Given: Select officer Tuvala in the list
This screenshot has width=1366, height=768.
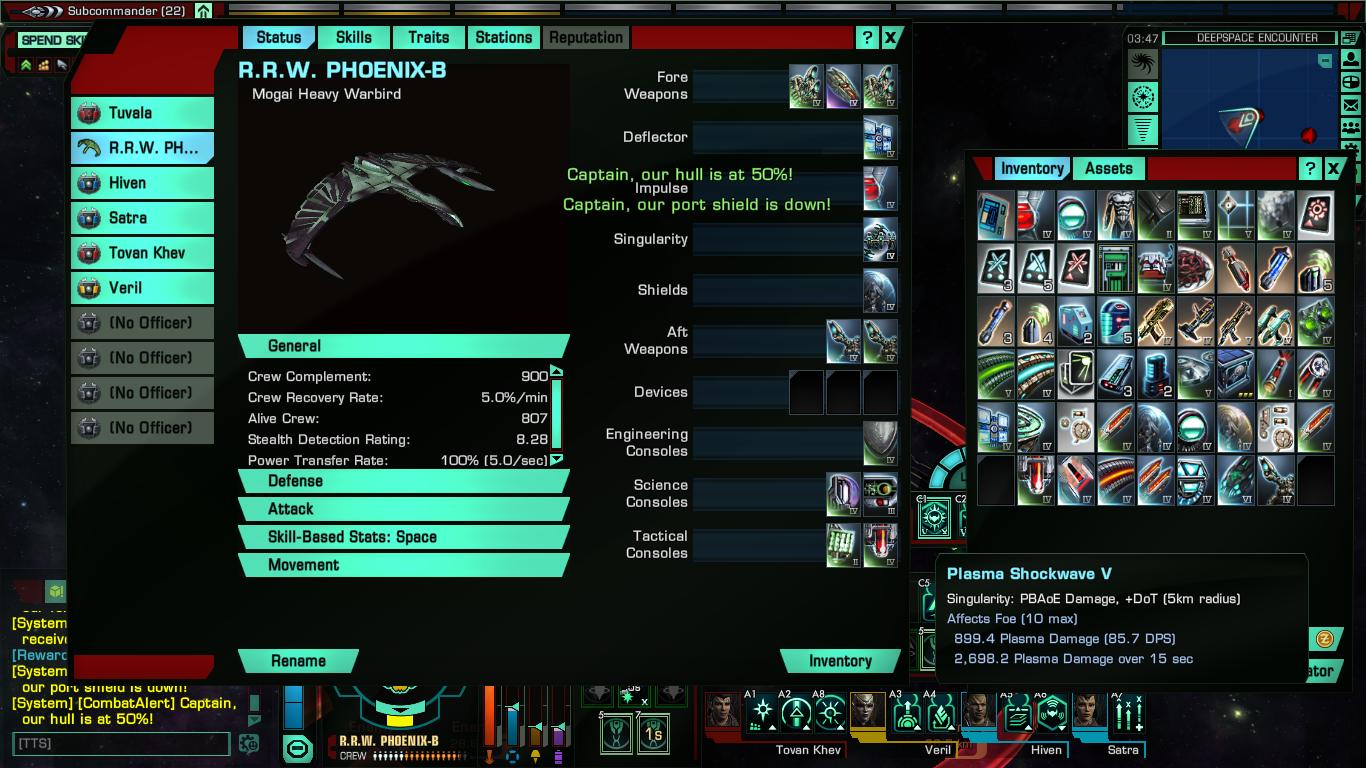Looking at the screenshot, I should (x=143, y=113).
